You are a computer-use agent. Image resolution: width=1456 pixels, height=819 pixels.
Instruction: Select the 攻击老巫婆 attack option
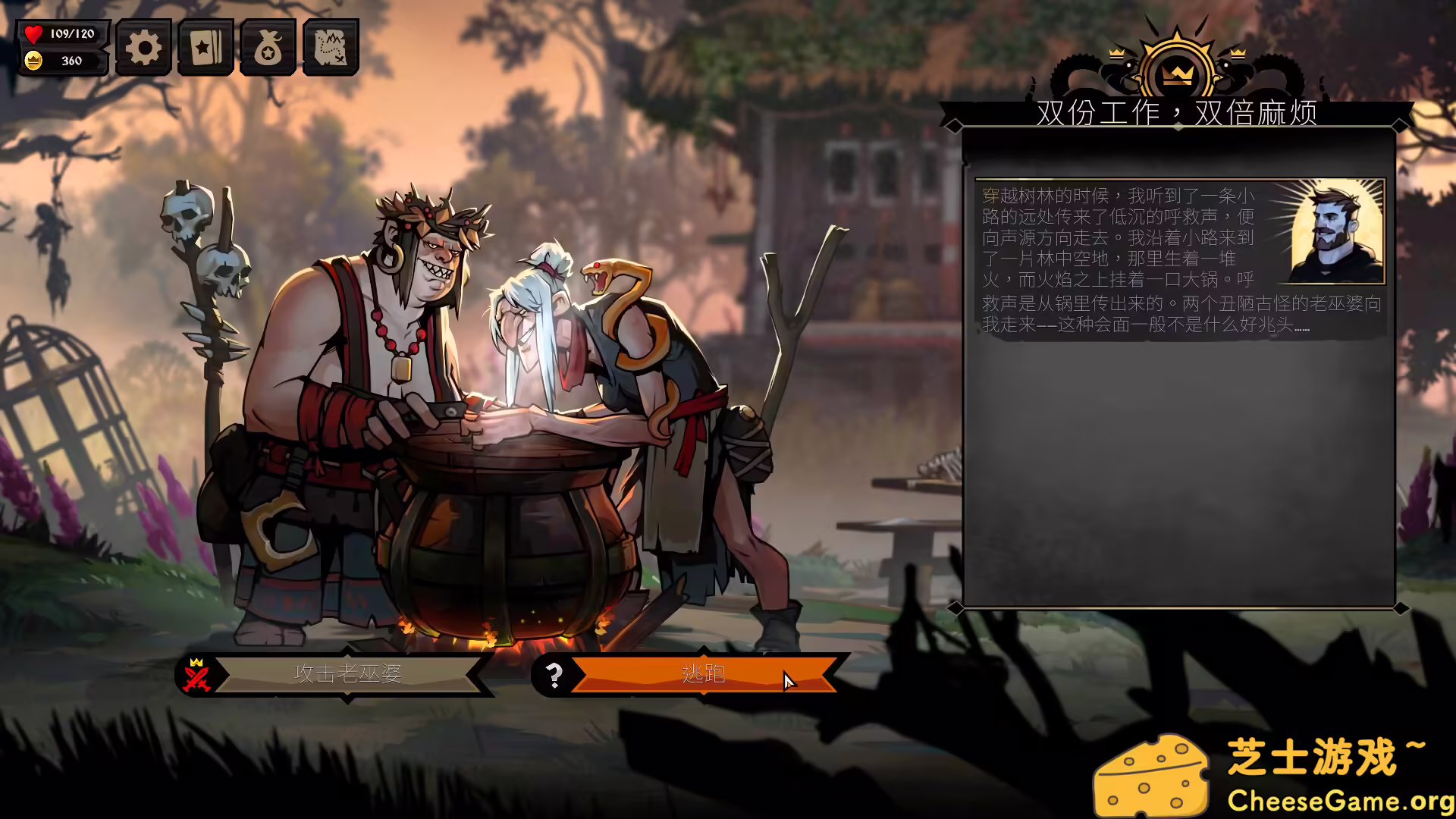click(x=347, y=673)
